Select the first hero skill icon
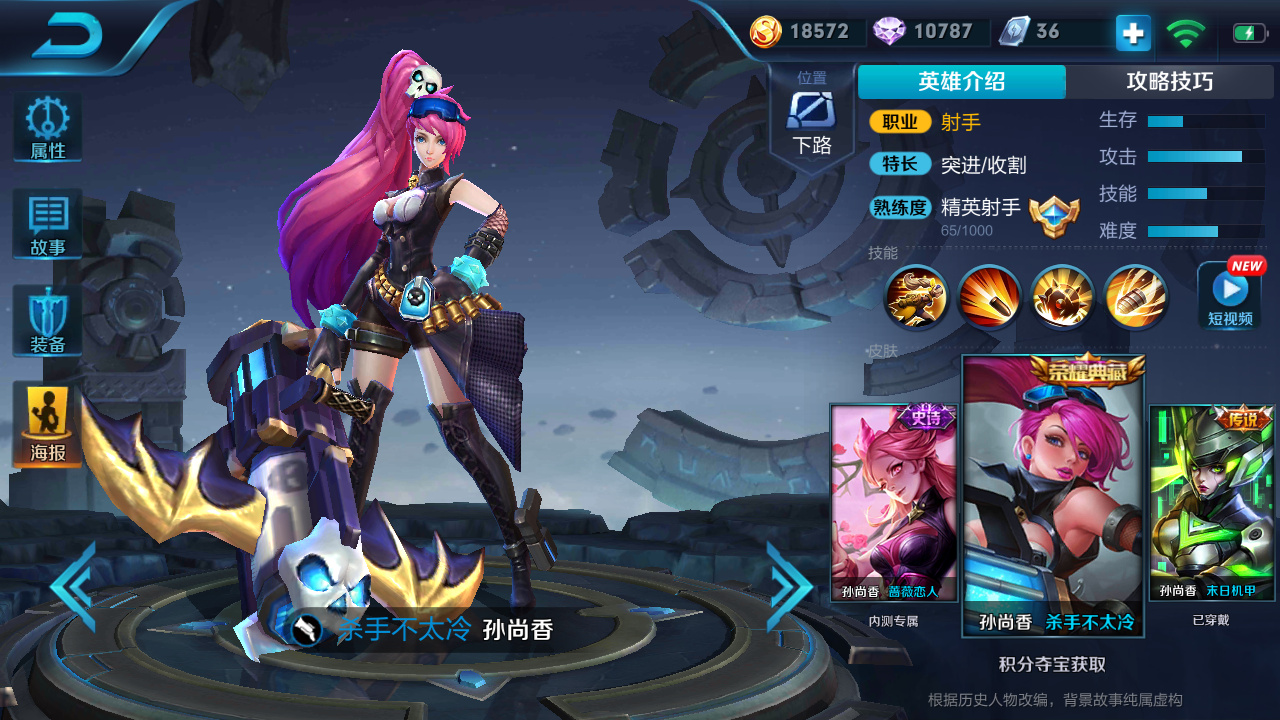Screen dimensions: 1280x720 pos(915,297)
